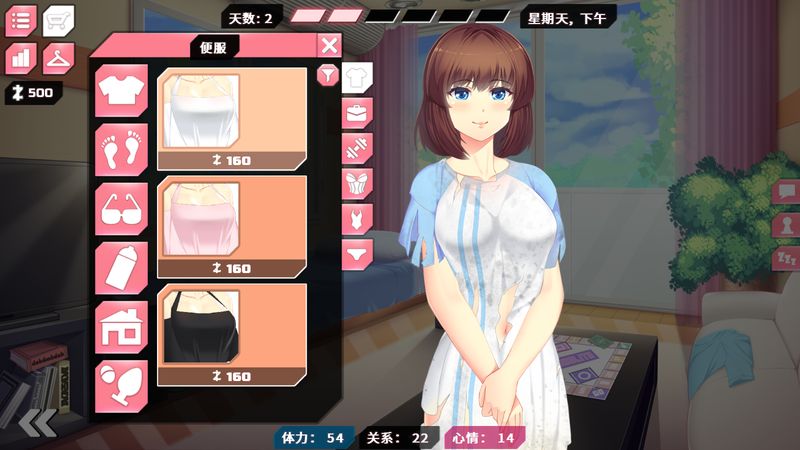Open the list menu icon
The width and height of the screenshot is (800, 450).
(21, 20)
